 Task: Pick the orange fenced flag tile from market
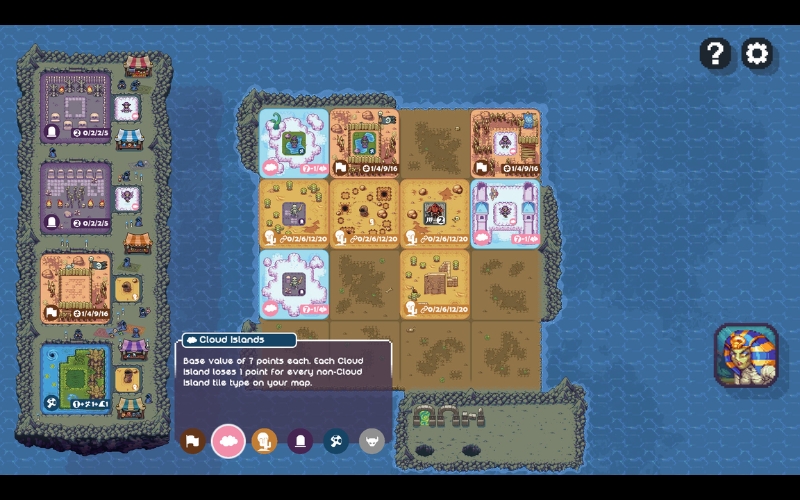pos(76,286)
